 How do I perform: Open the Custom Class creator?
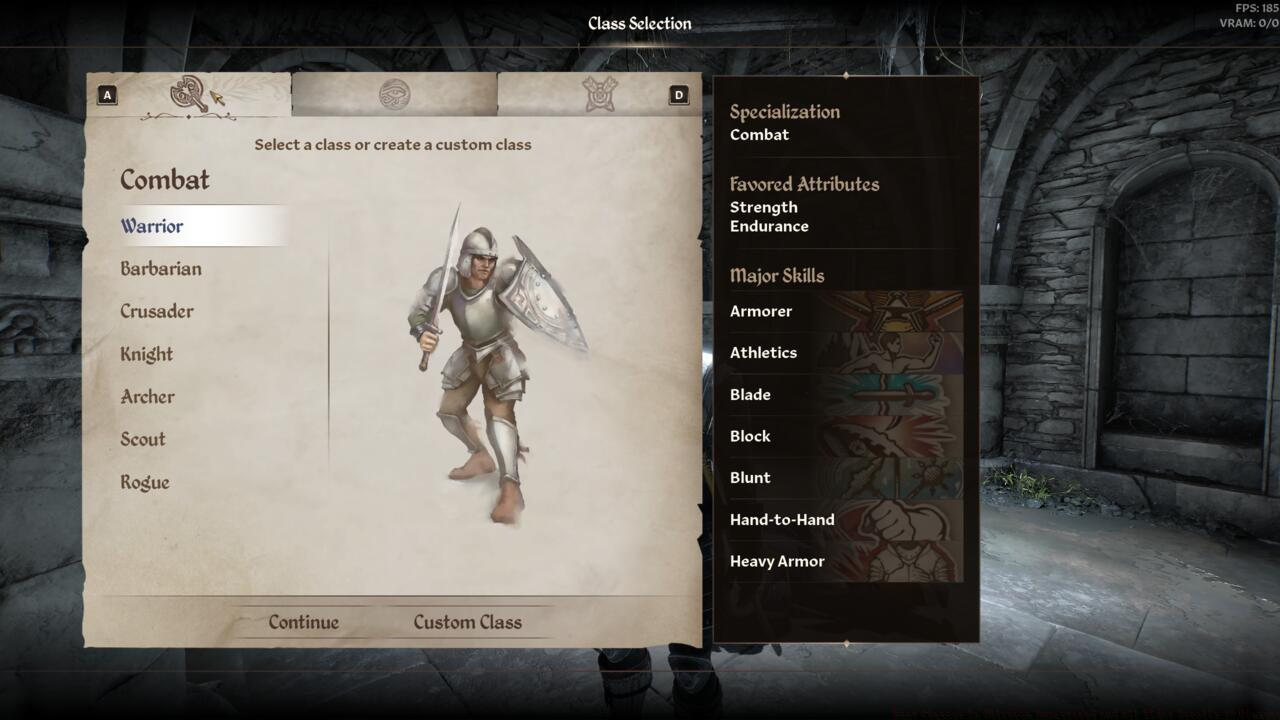pyautogui.click(x=468, y=622)
